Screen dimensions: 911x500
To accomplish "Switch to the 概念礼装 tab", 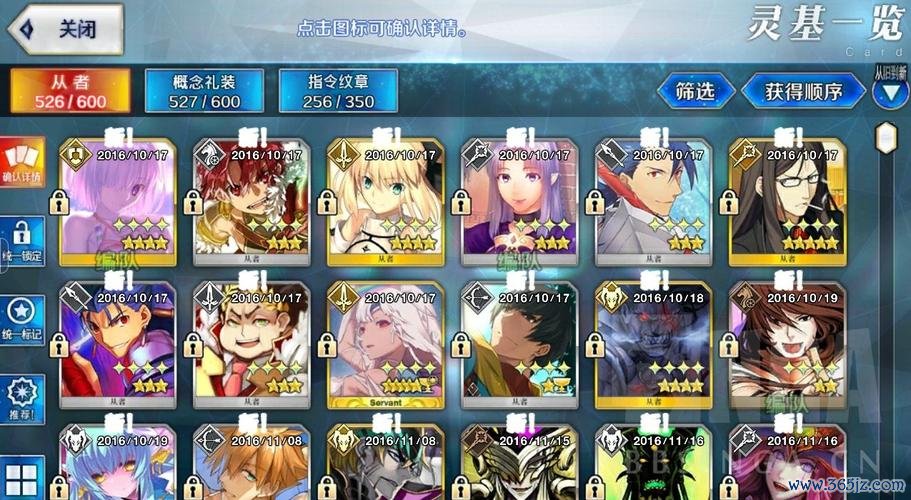I will (x=204, y=91).
